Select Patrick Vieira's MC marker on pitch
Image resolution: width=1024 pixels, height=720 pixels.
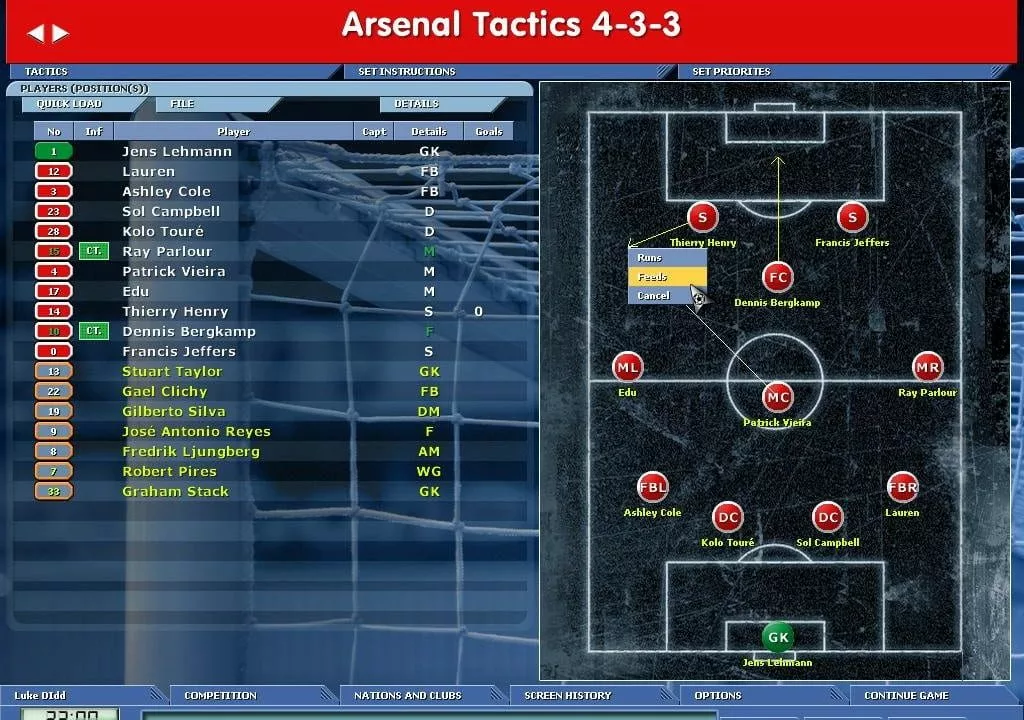coord(777,398)
